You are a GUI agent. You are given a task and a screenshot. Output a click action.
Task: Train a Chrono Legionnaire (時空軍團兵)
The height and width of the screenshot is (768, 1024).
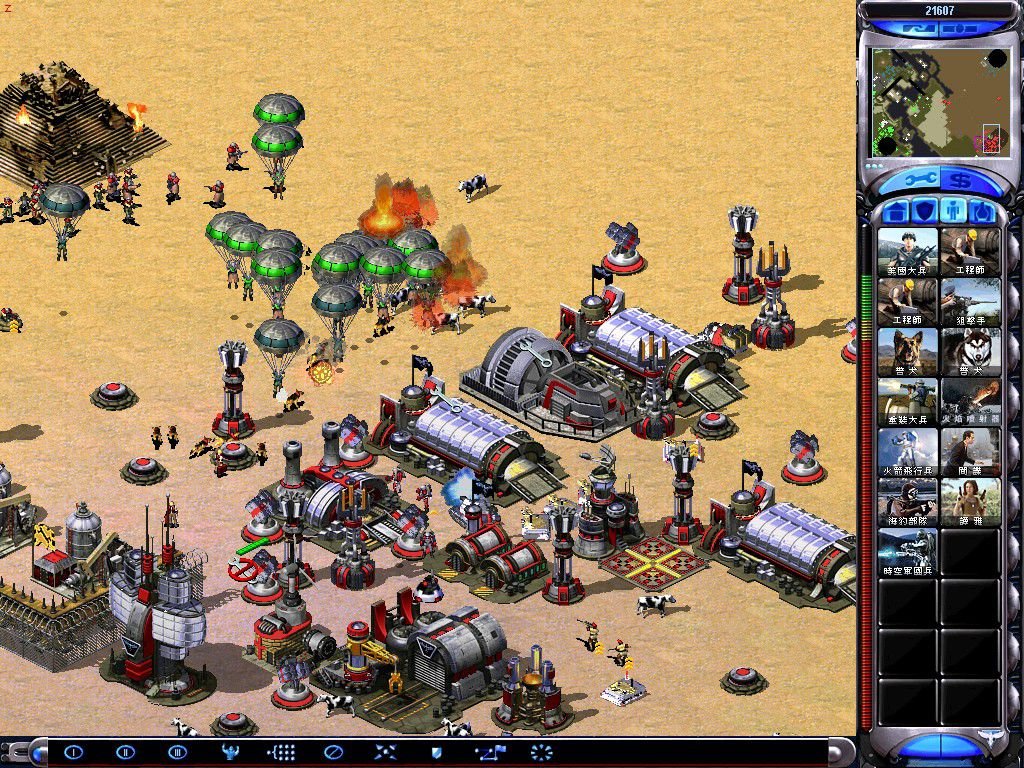click(x=908, y=552)
